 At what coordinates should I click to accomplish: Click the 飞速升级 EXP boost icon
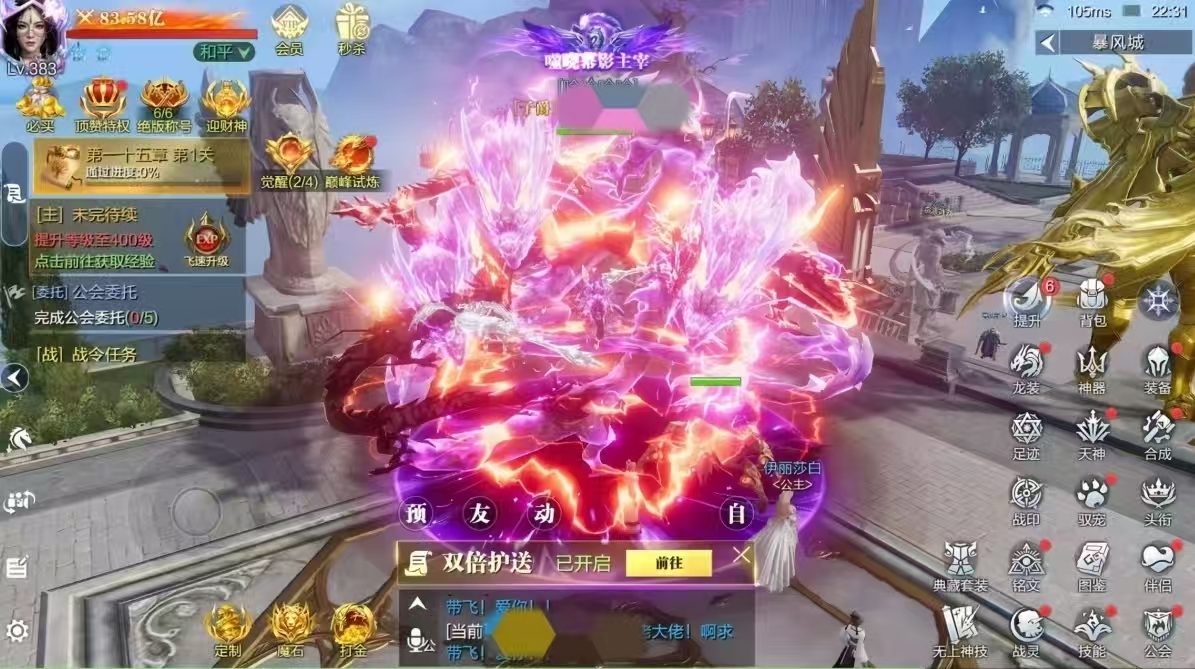click(x=206, y=240)
